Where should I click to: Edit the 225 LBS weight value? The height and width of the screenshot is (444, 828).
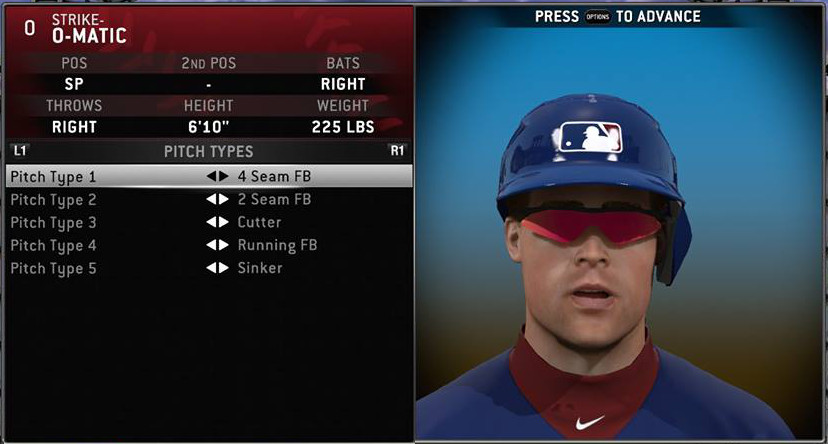click(x=343, y=127)
